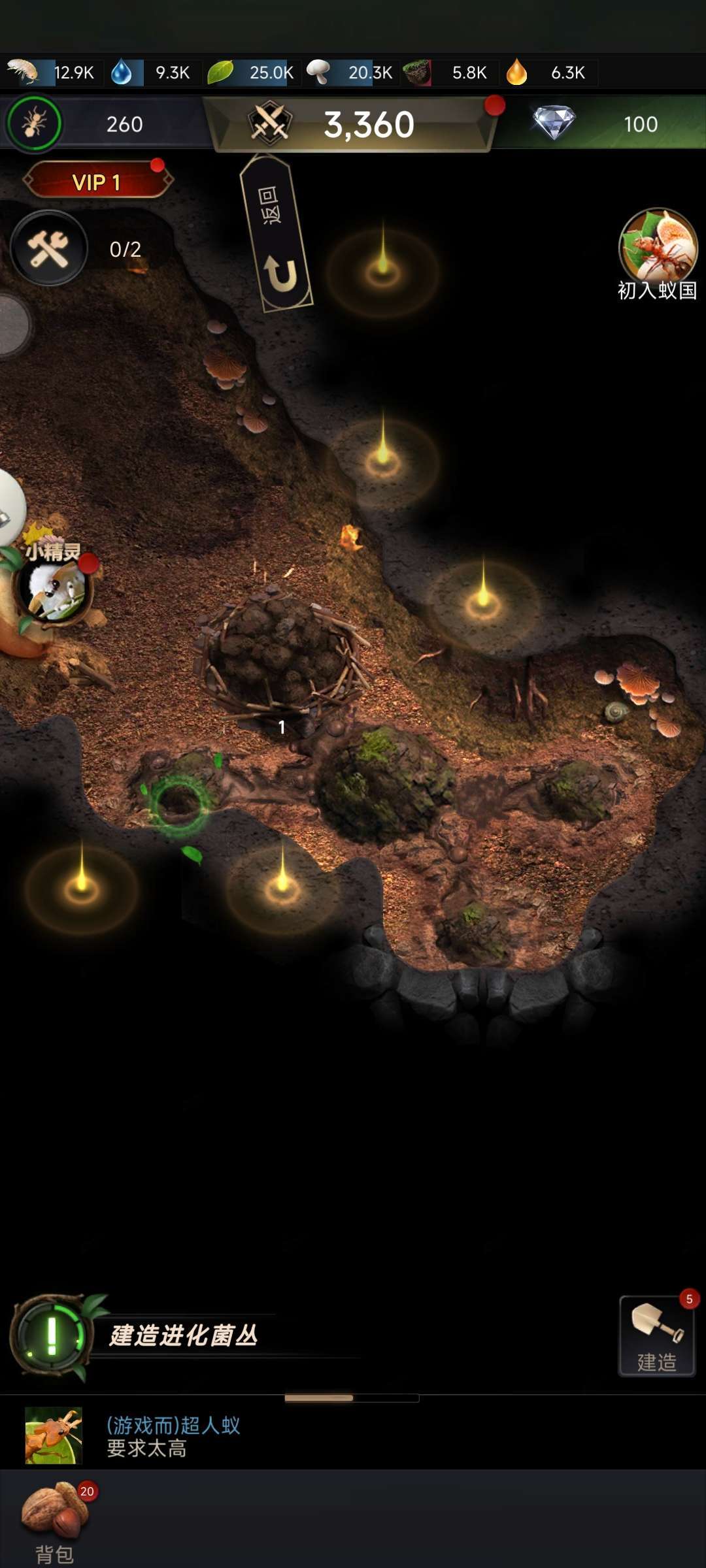Open the hammer-and-wrench build queue
The width and height of the screenshot is (706, 1568).
[x=49, y=249]
